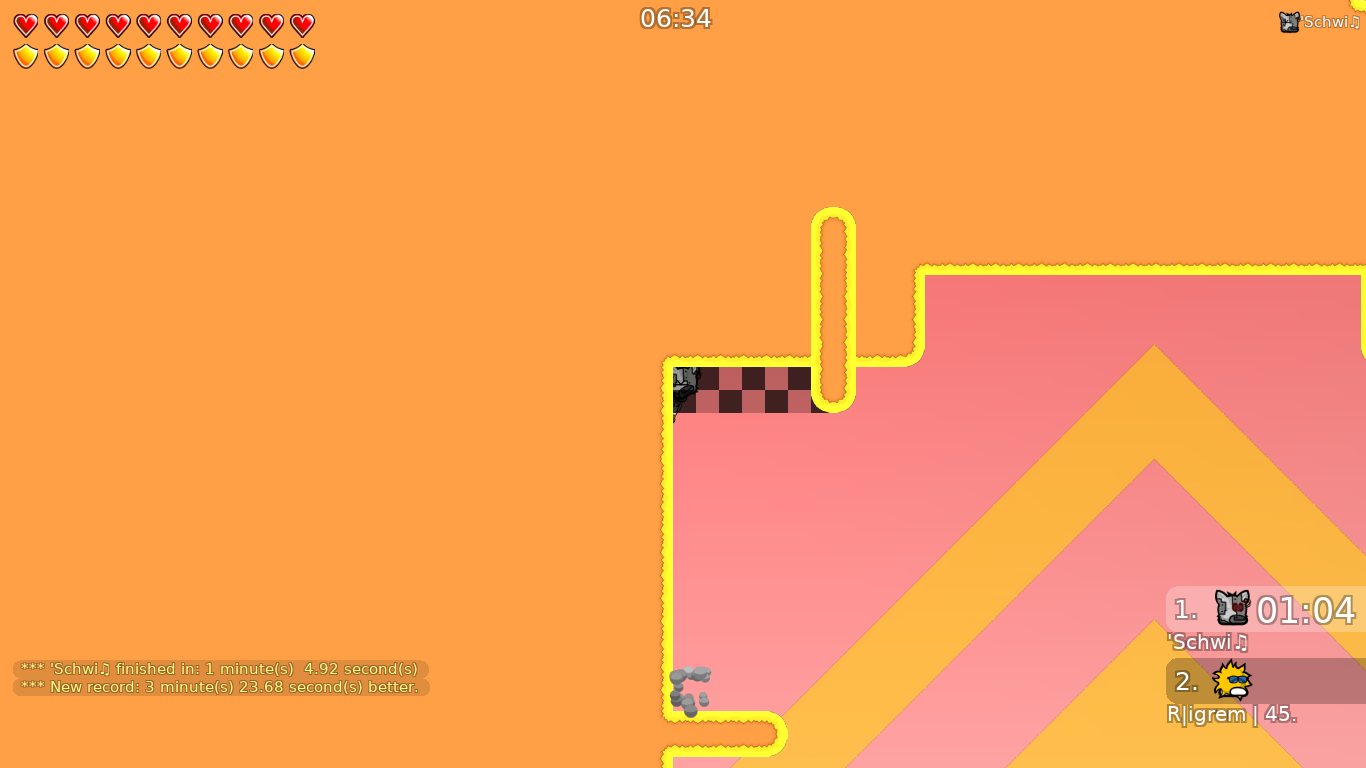The height and width of the screenshot is (768, 1366).
Task: Click the grey robot tee avatar in the killfeed
Action: tap(1288, 20)
